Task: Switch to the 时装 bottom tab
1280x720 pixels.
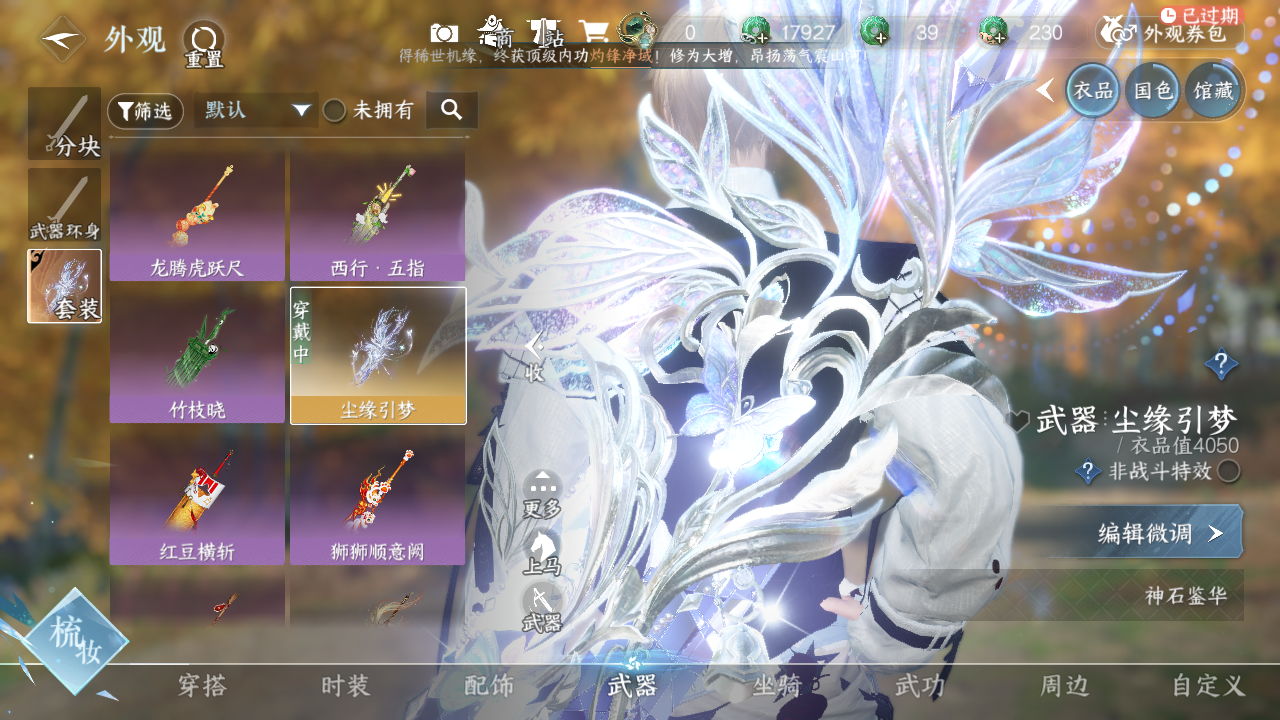Action: tap(346, 686)
